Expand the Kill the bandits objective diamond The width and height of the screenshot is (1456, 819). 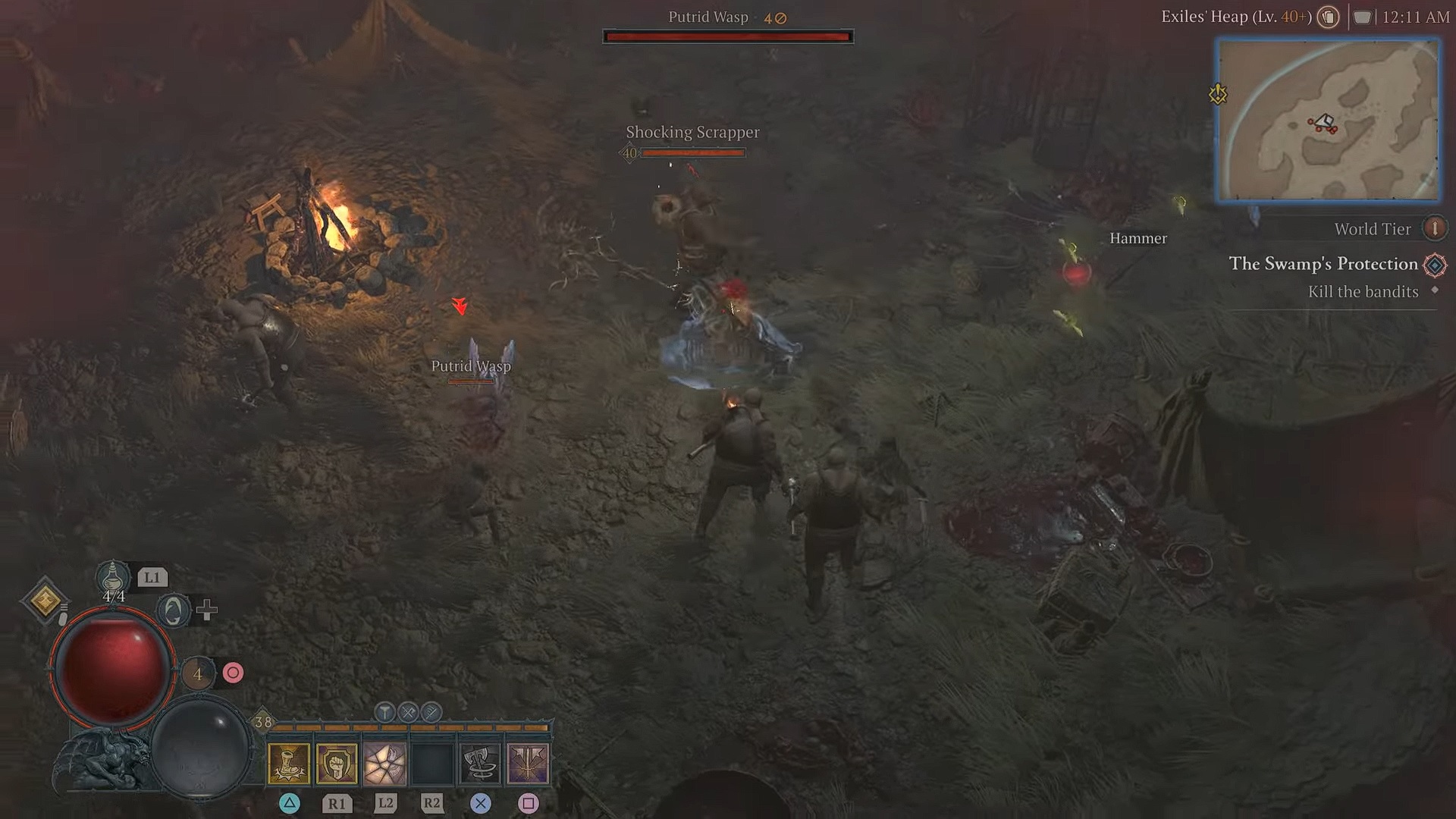1435,291
